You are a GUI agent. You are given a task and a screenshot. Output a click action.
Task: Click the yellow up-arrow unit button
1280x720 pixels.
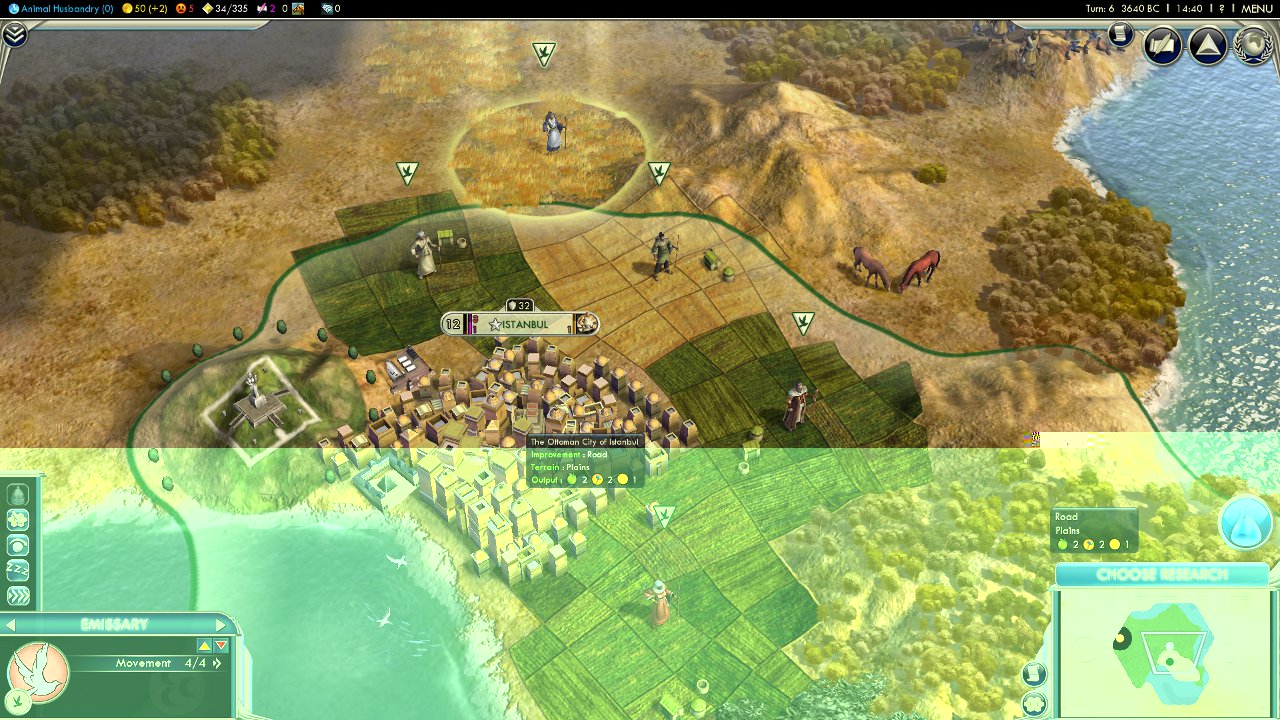point(204,646)
